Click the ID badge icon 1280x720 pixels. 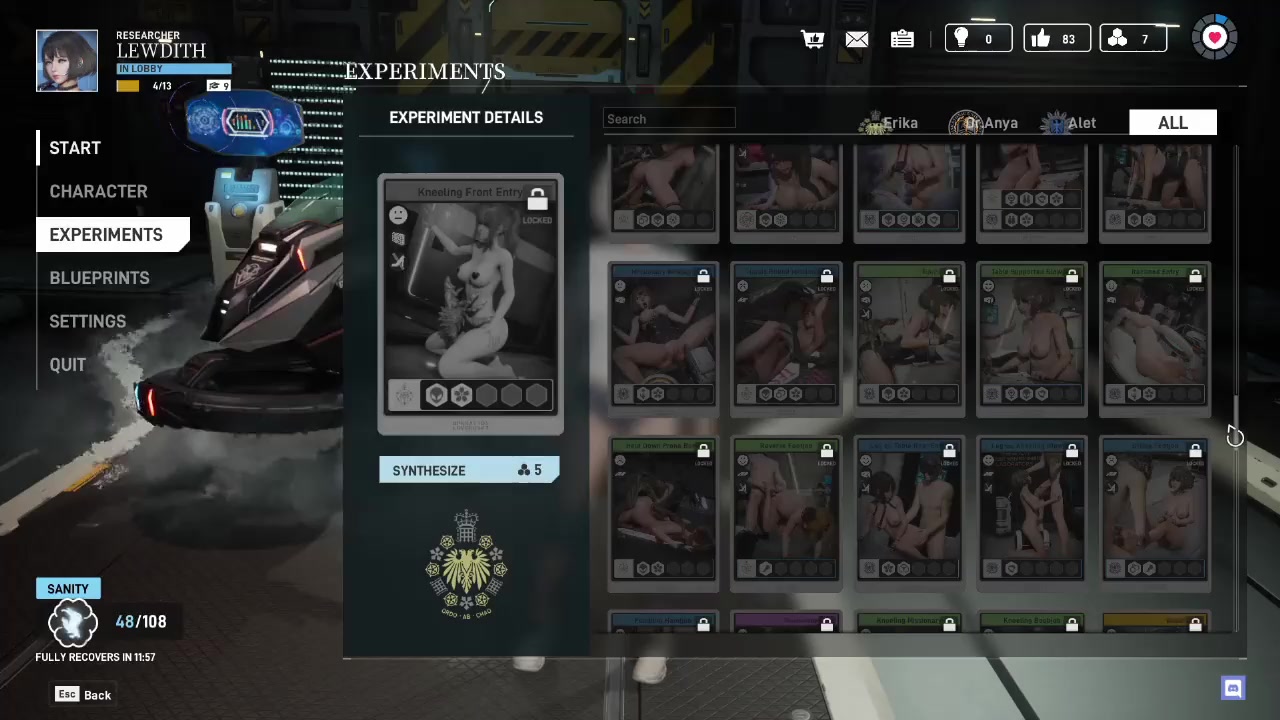(x=902, y=39)
